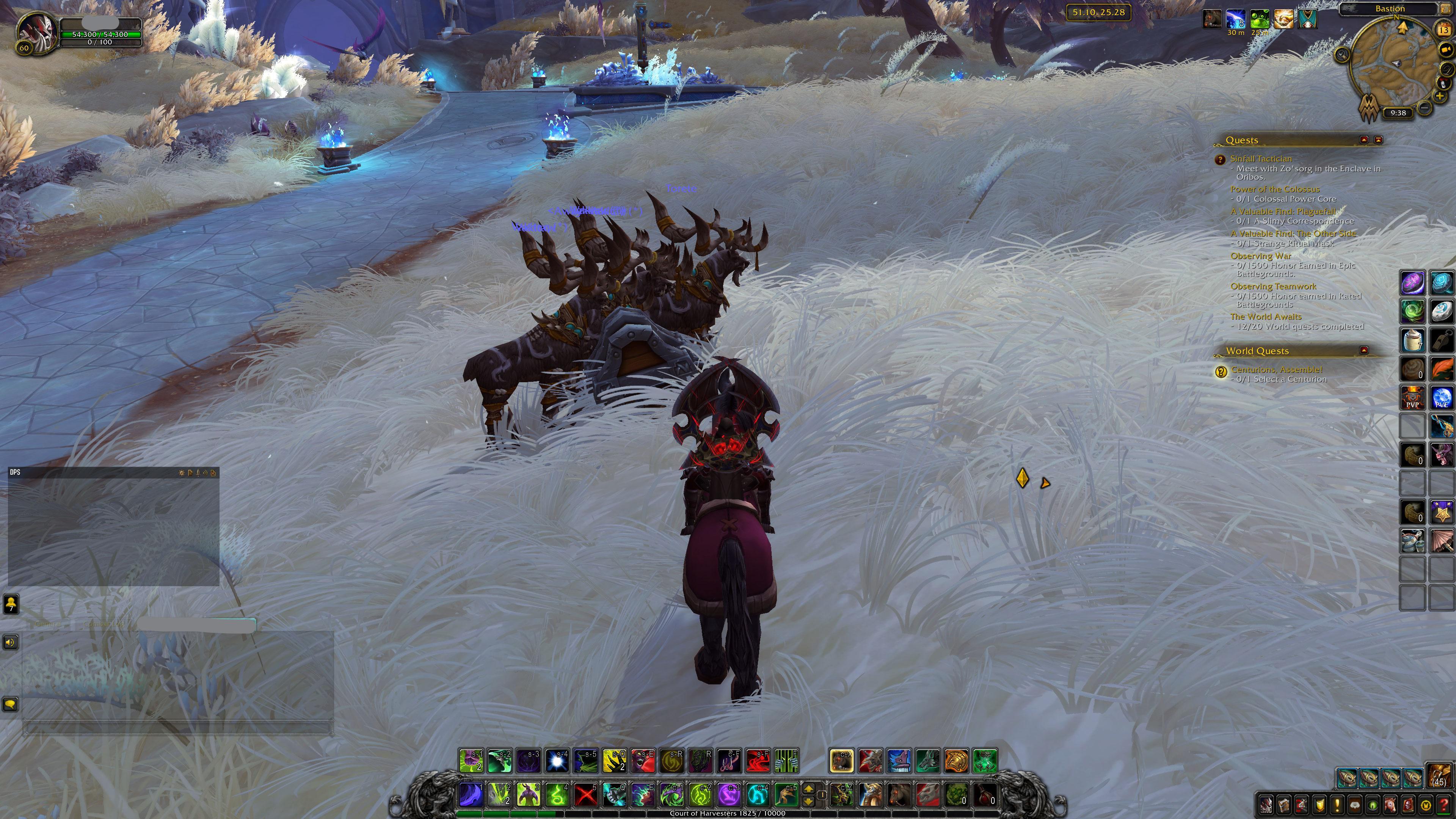Collapse the World Quests tracker section

(x=1364, y=350)
